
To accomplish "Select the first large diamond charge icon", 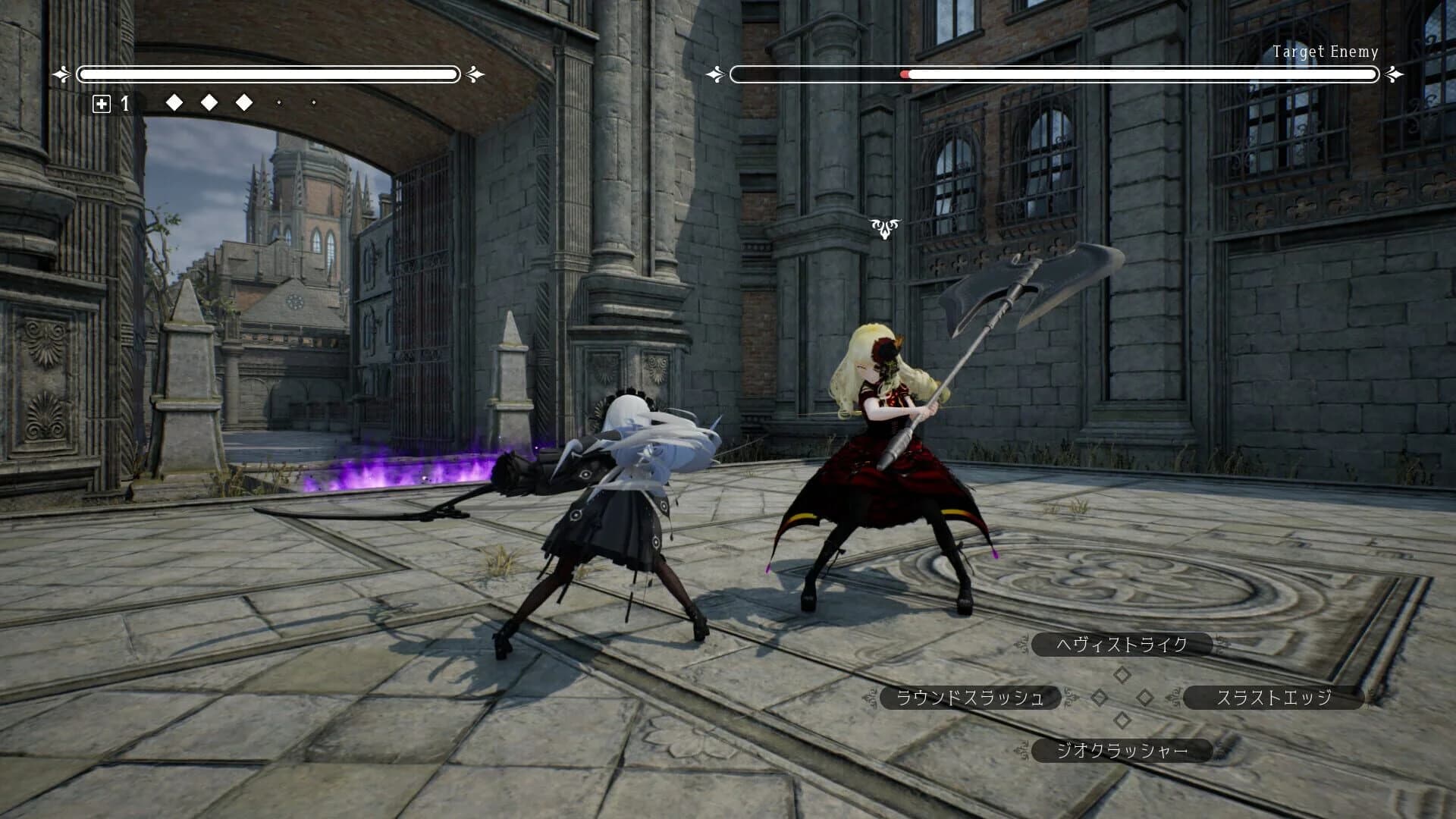I will 174,102.
